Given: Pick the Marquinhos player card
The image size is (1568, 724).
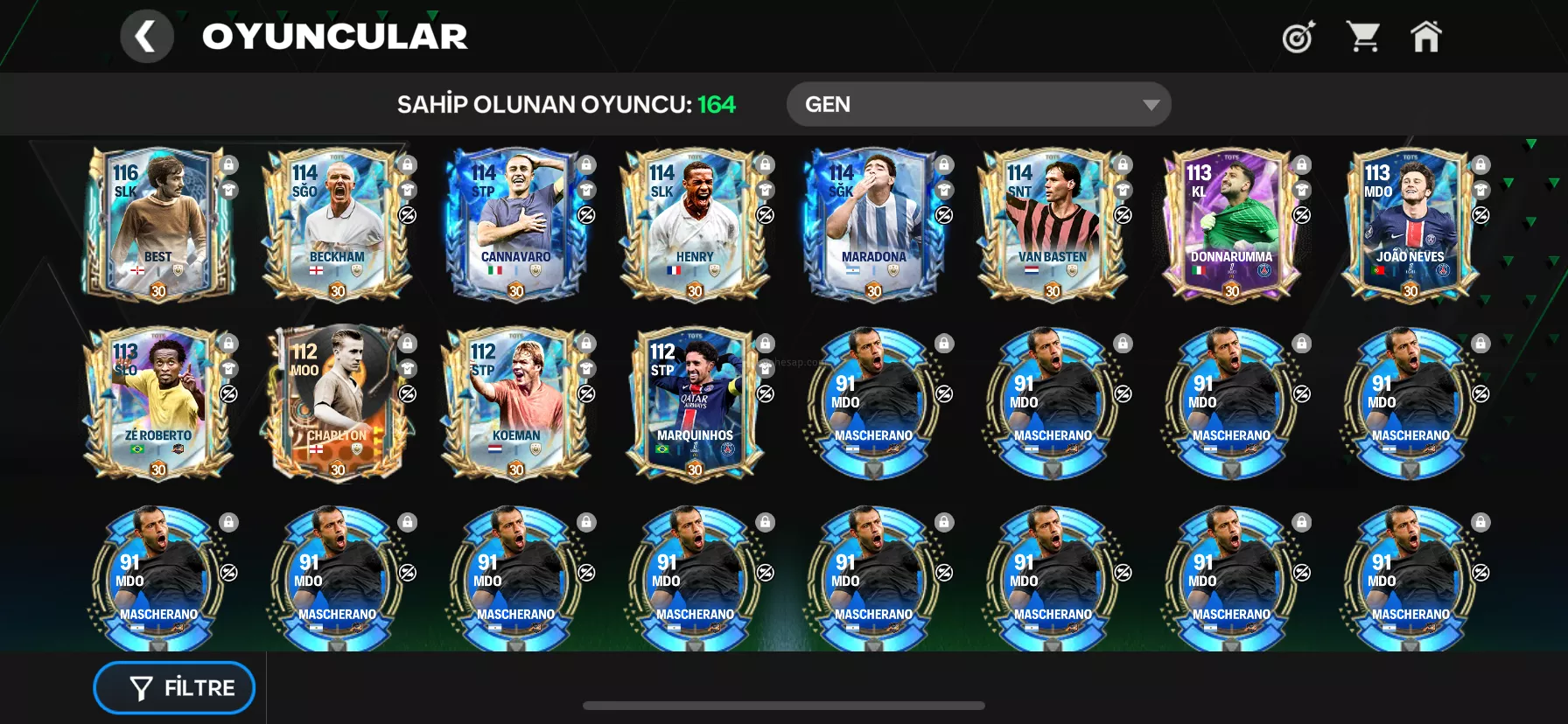Looking at the screenshot, I should (x=695, y=404).
